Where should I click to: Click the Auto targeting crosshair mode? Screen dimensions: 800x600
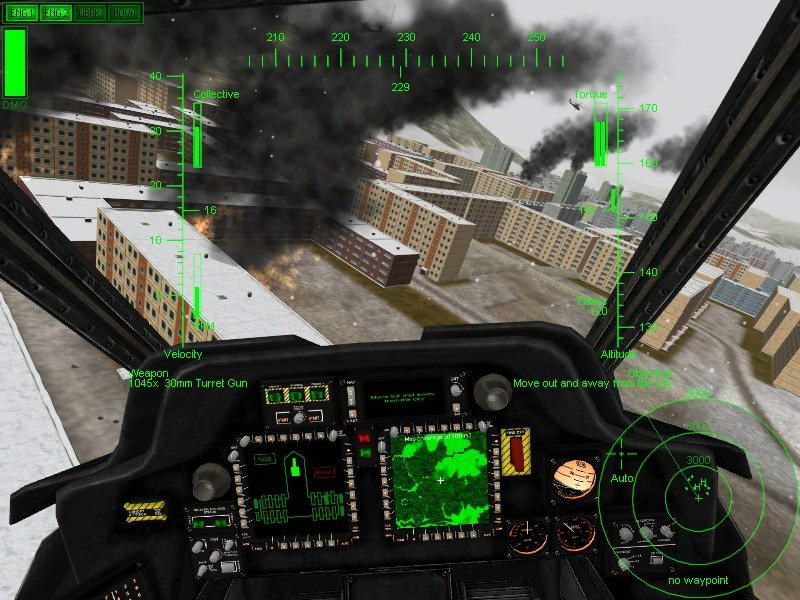(622, 478)
